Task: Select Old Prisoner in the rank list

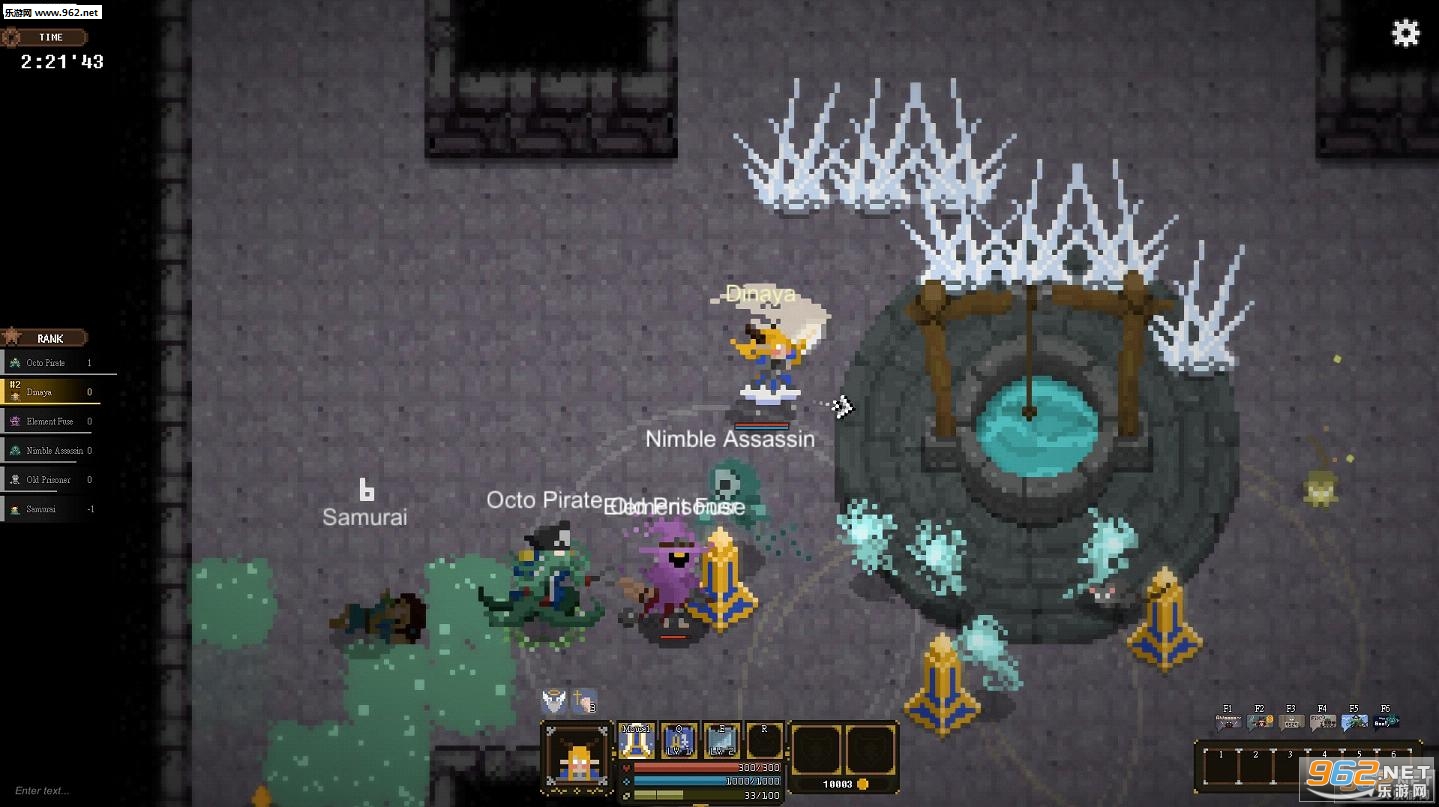Action: tap(50, 480)
